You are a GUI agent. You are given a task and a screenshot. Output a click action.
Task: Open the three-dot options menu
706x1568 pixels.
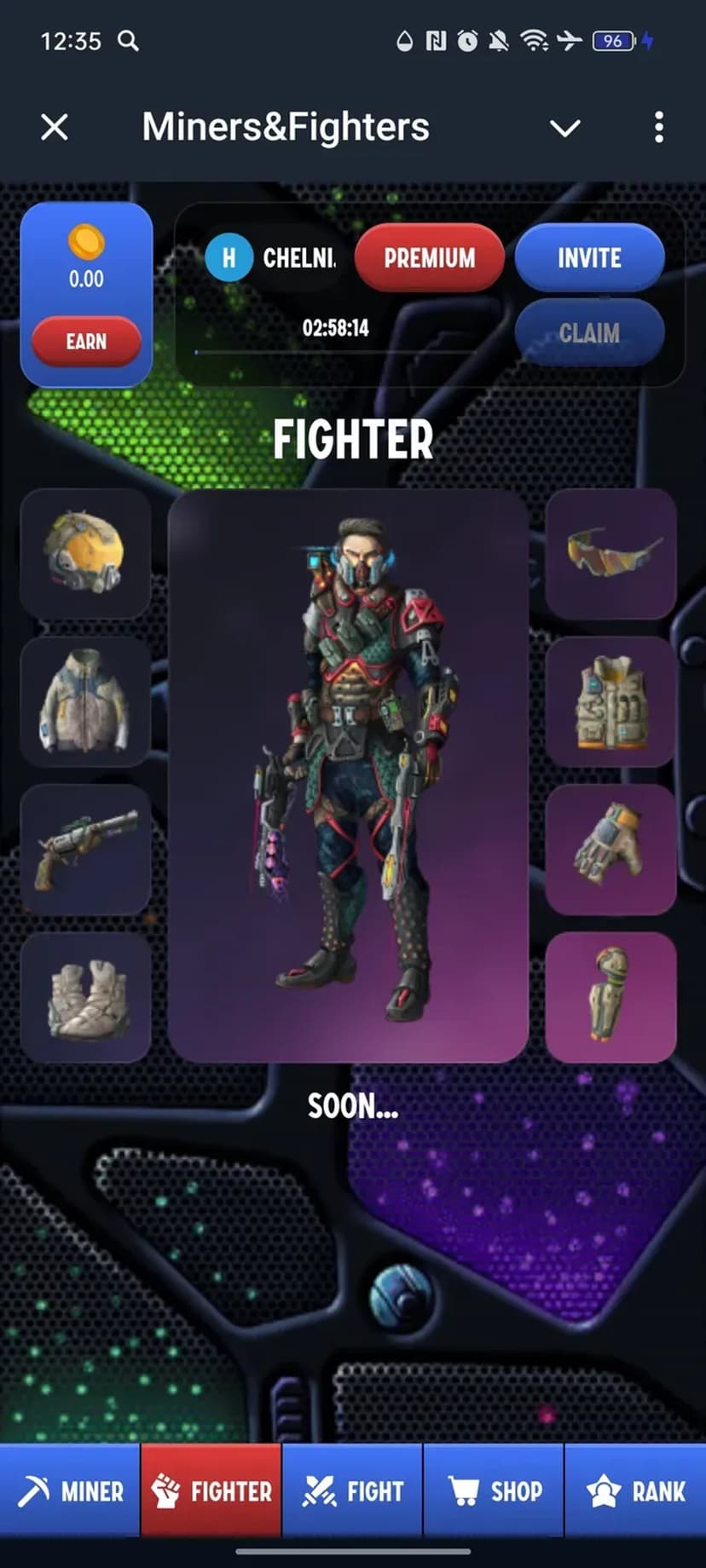coord(658,128)
